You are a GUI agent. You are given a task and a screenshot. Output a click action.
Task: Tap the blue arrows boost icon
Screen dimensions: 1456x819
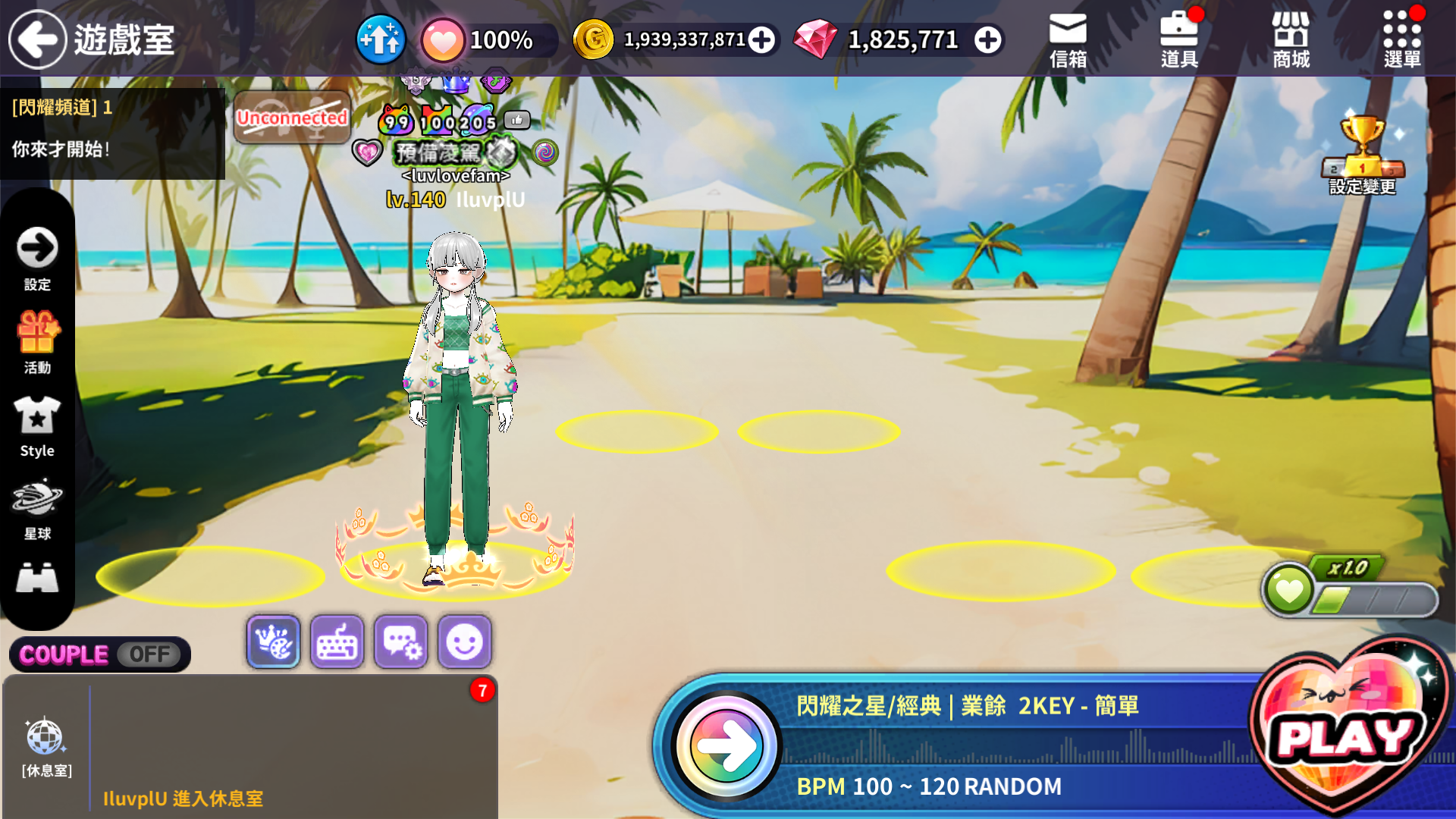(381, 39)
